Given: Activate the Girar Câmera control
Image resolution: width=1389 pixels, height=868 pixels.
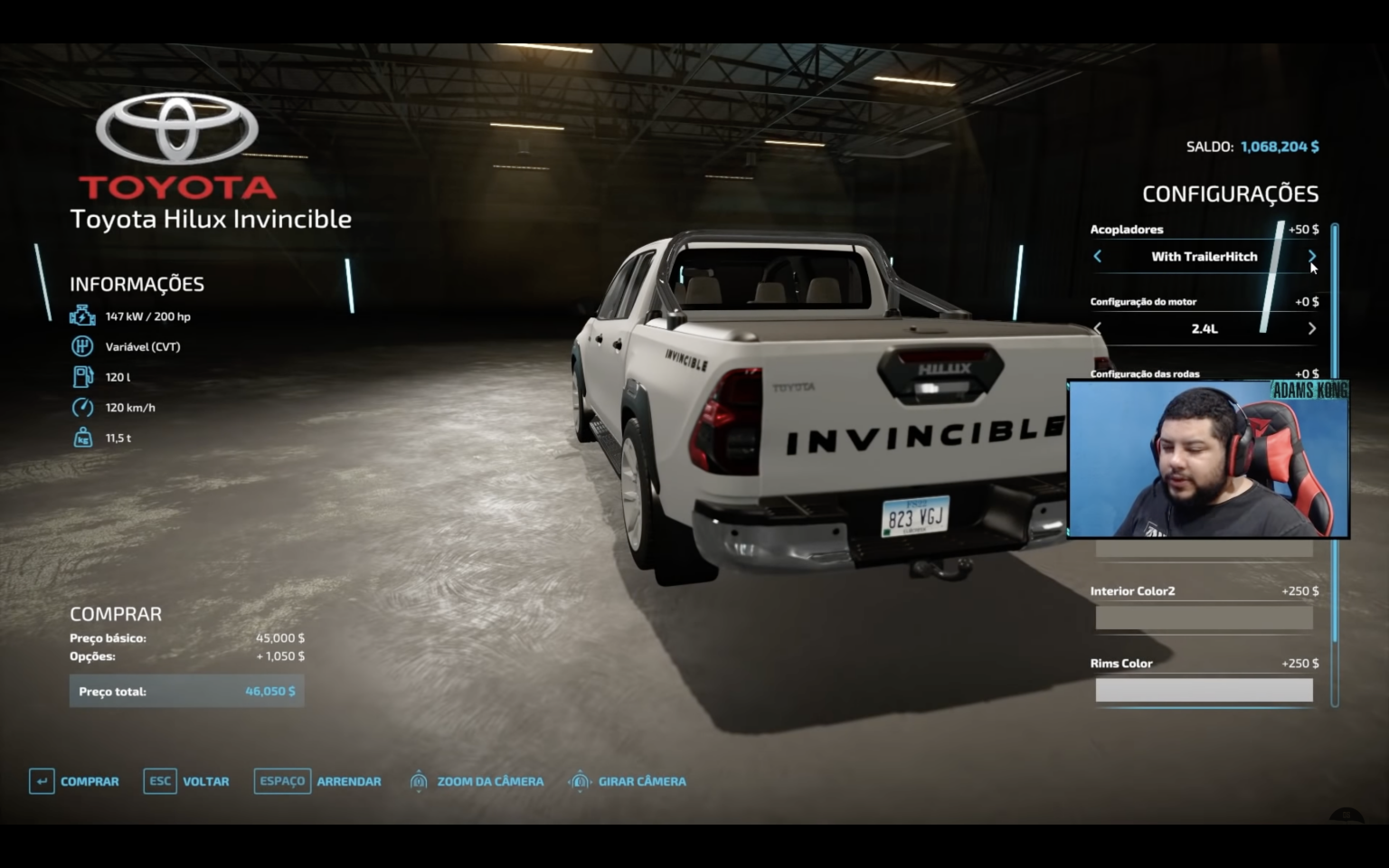Looking at the screenshot, I should click(x=628, y=781).
